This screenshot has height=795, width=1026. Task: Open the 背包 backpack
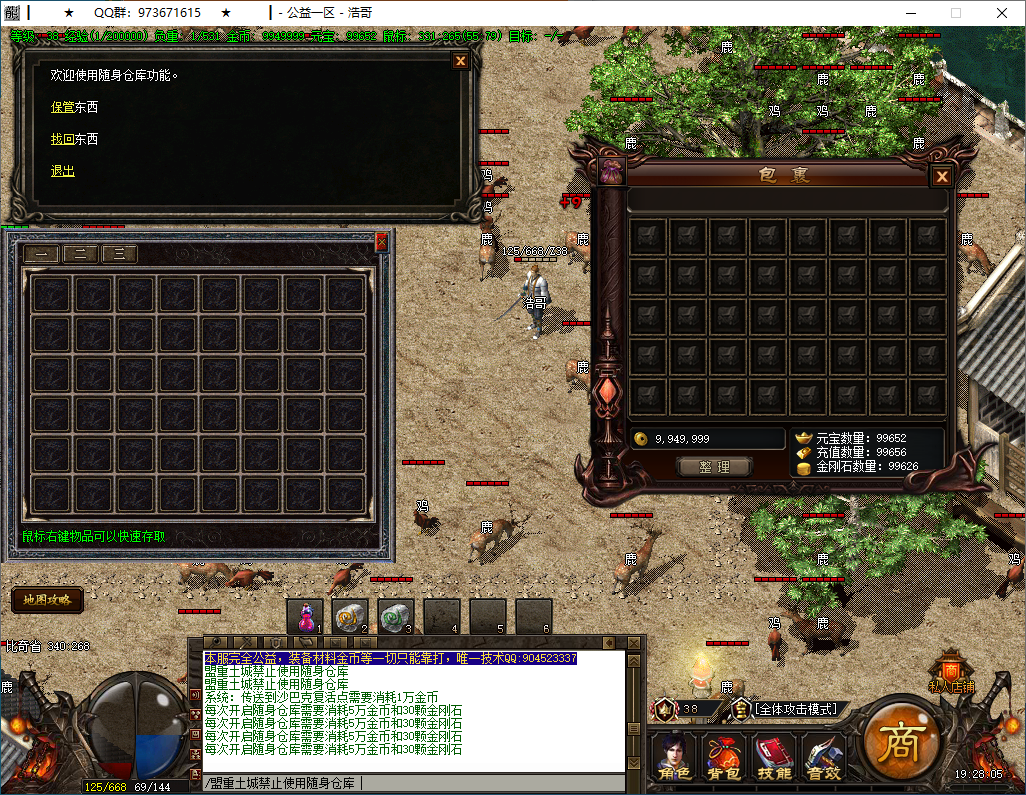(x=723, y=756)
